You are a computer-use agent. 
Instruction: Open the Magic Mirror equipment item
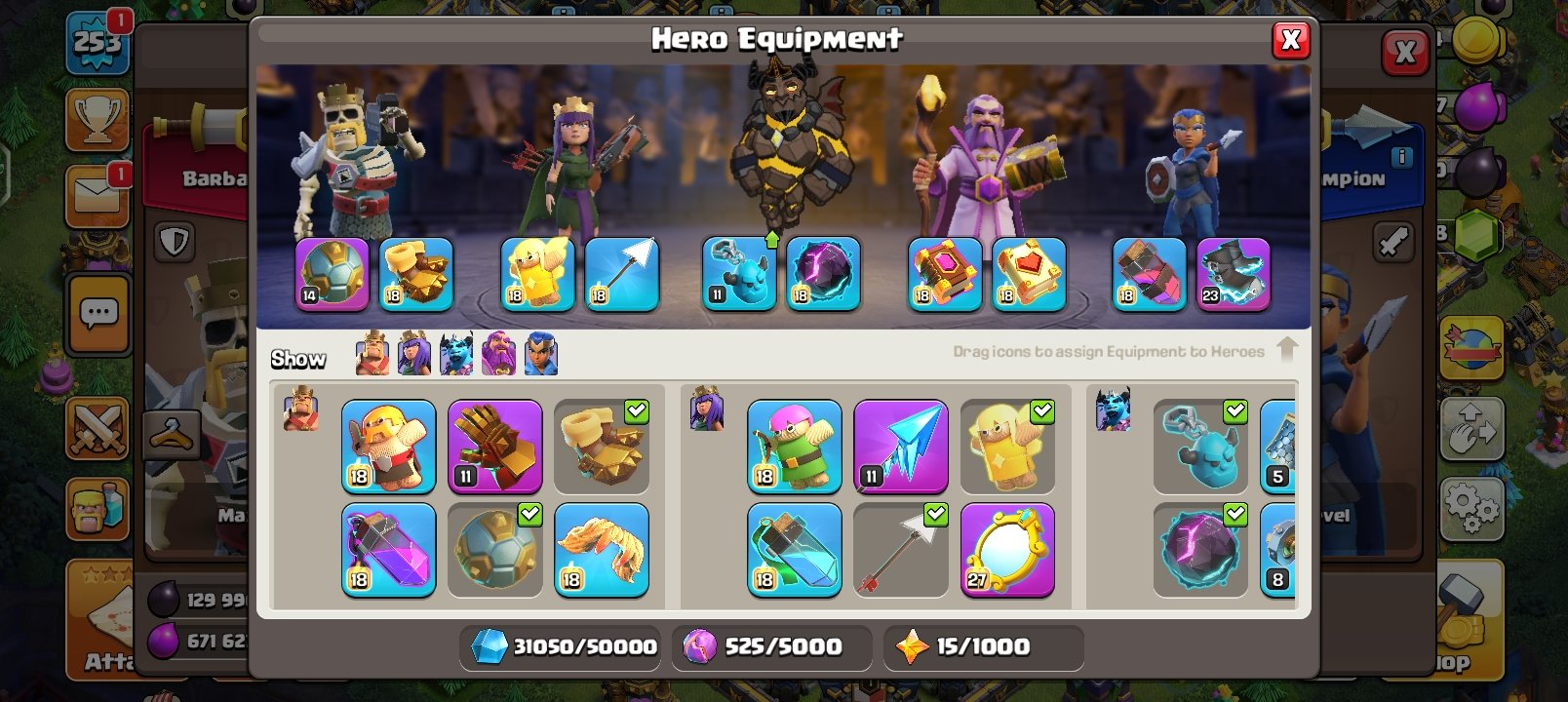[1007, 551]
